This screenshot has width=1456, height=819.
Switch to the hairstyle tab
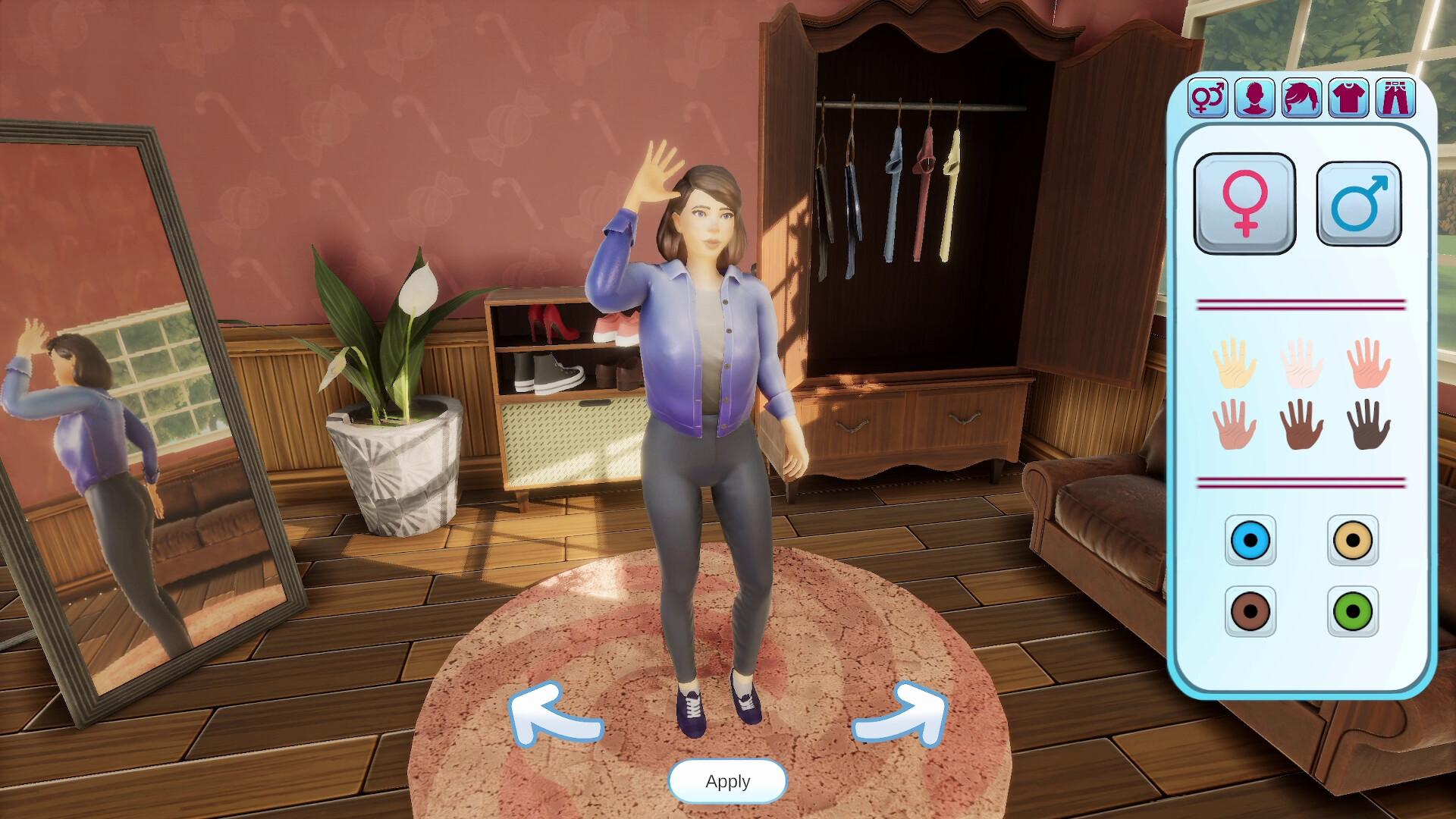(1301, 98)
